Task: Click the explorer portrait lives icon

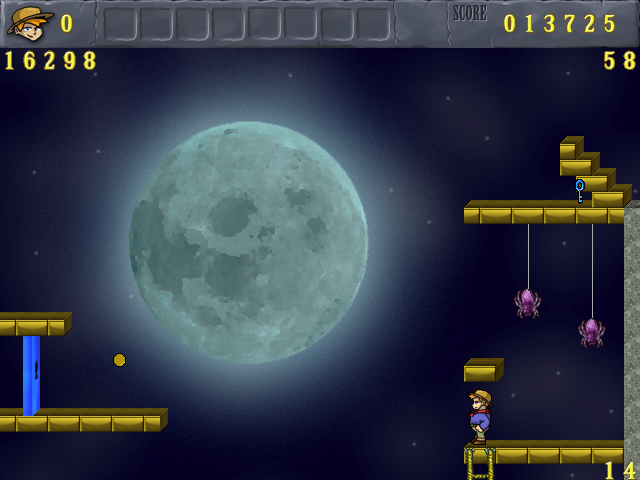Action: point(30,22)
